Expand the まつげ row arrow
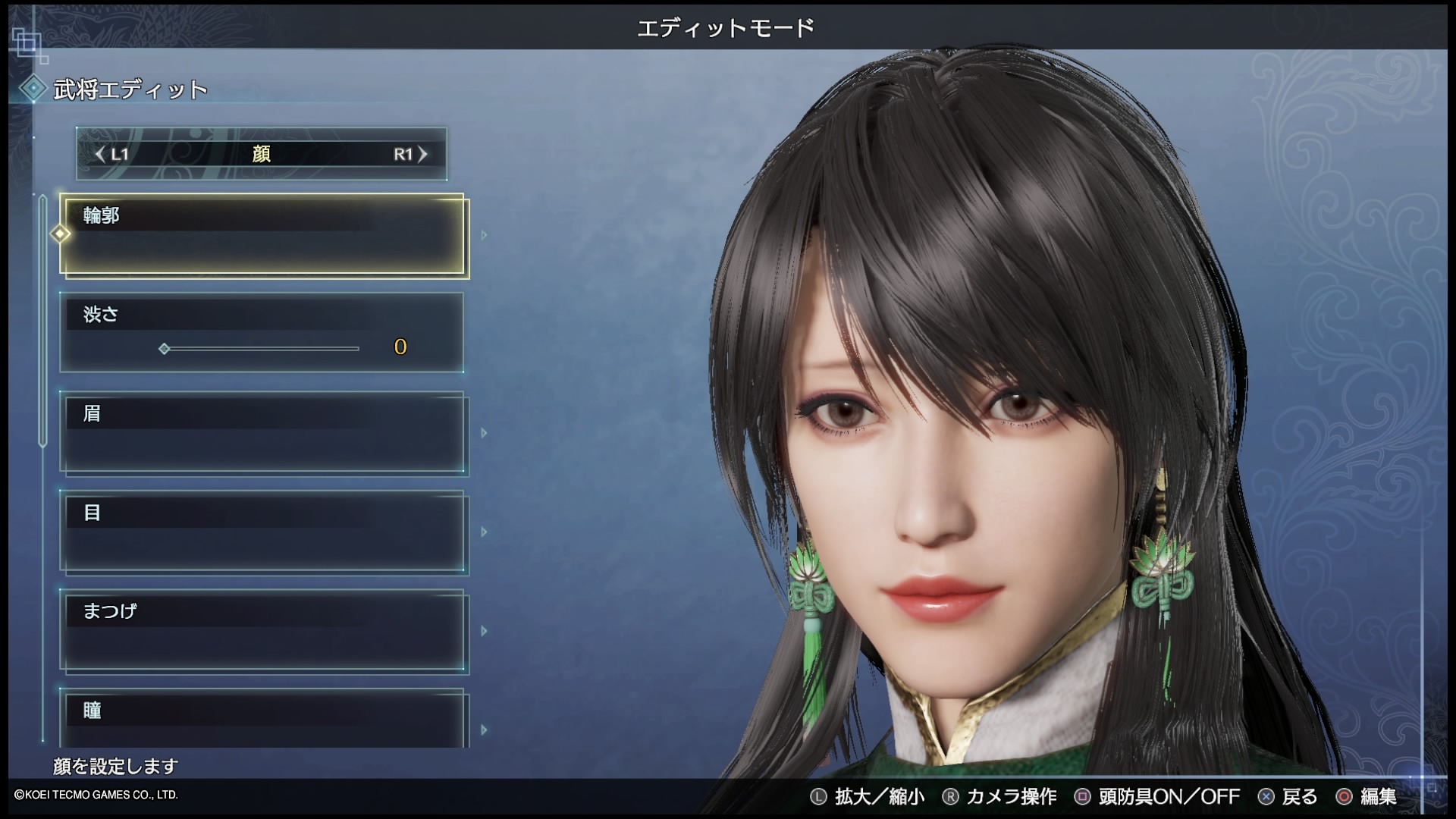The height and width of the screenshot is (819, 1456). click(484, 631)
